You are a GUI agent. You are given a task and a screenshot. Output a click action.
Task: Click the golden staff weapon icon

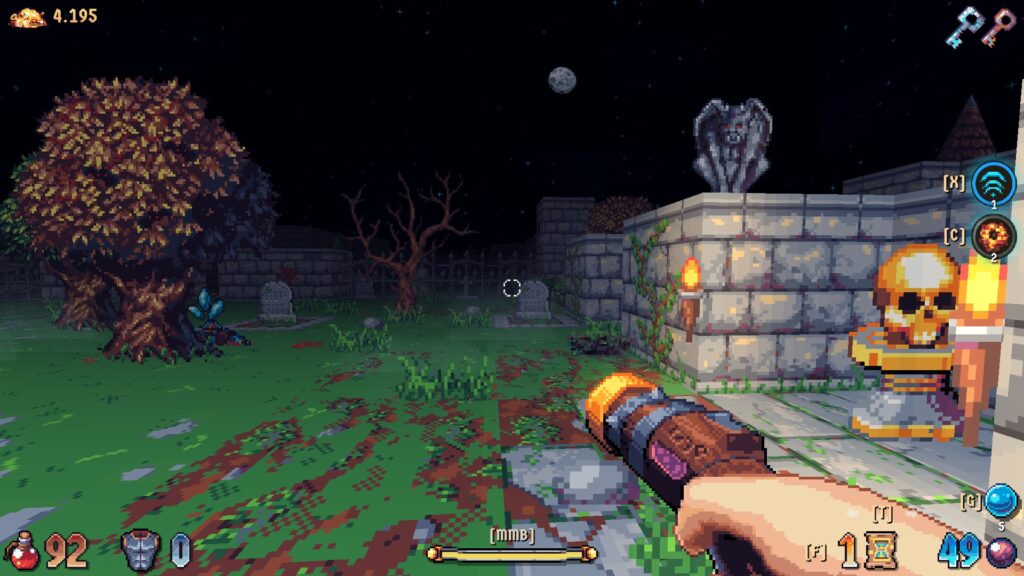coord(511,553)
